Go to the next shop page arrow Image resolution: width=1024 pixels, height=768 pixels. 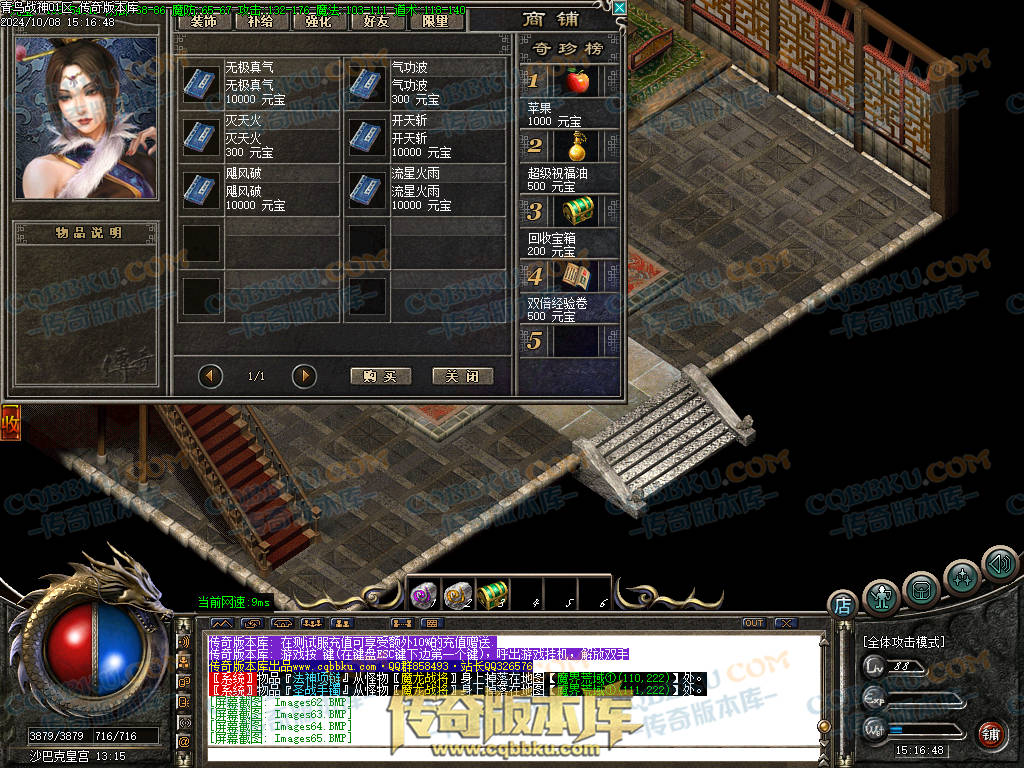click(x=304, y=376)
